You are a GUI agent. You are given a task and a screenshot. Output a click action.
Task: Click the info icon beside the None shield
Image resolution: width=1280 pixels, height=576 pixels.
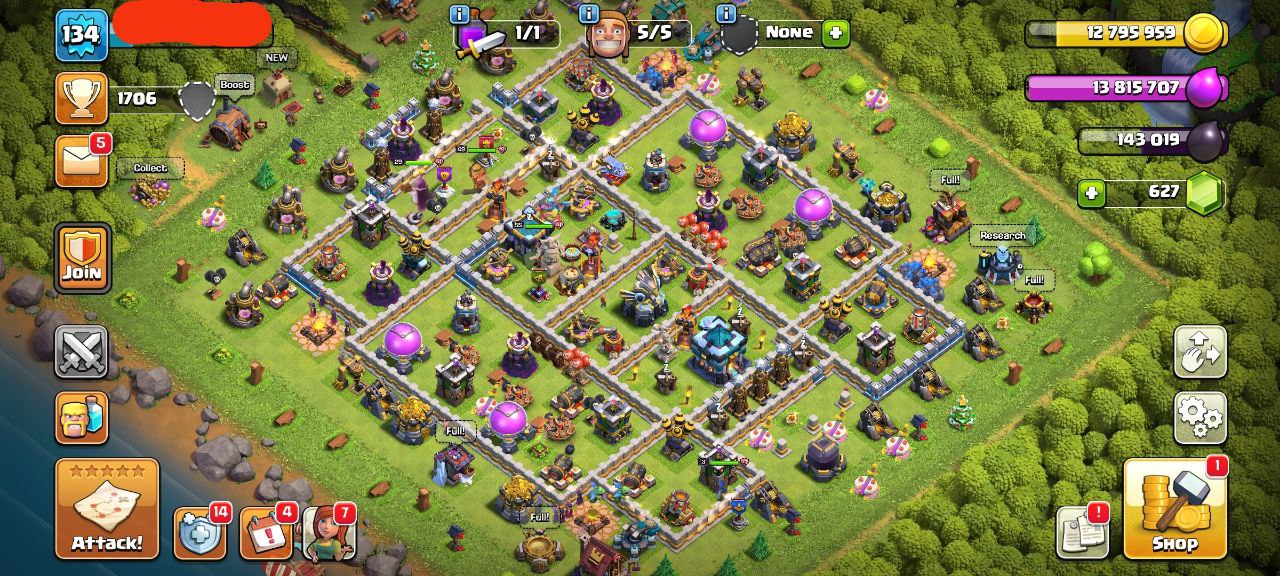726,14
